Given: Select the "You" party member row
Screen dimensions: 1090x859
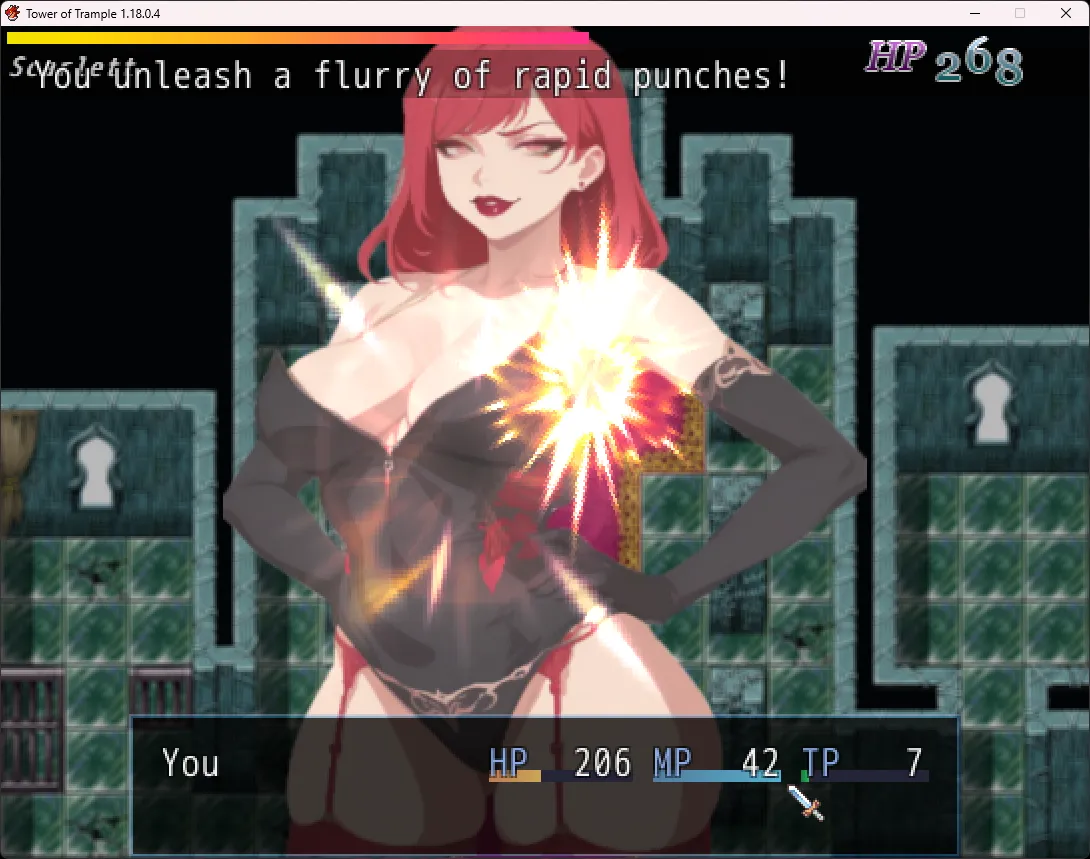Looking at the screenshot, I should click(190, 764).
